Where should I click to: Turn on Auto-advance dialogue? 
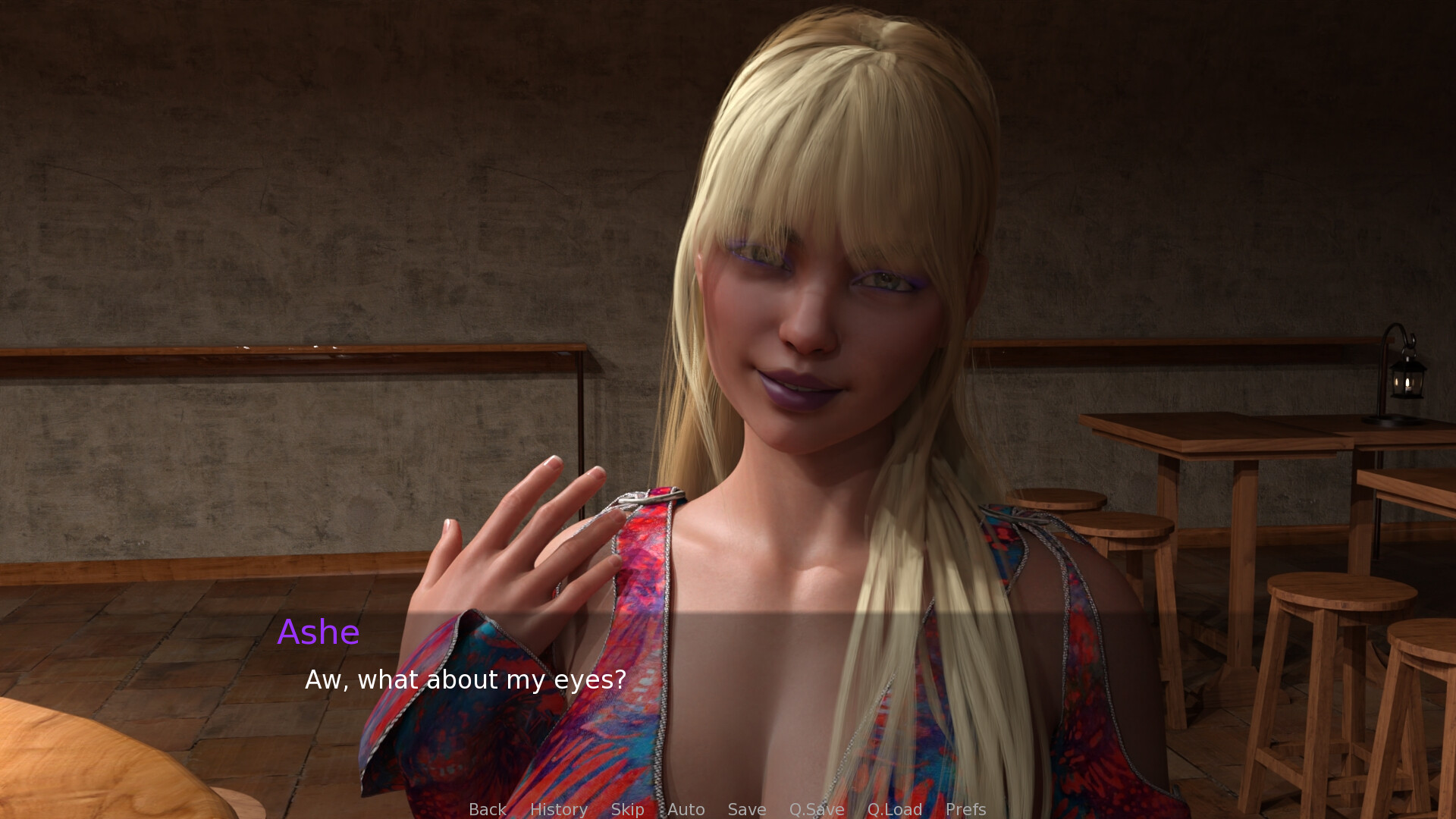[x=686, y=809]
